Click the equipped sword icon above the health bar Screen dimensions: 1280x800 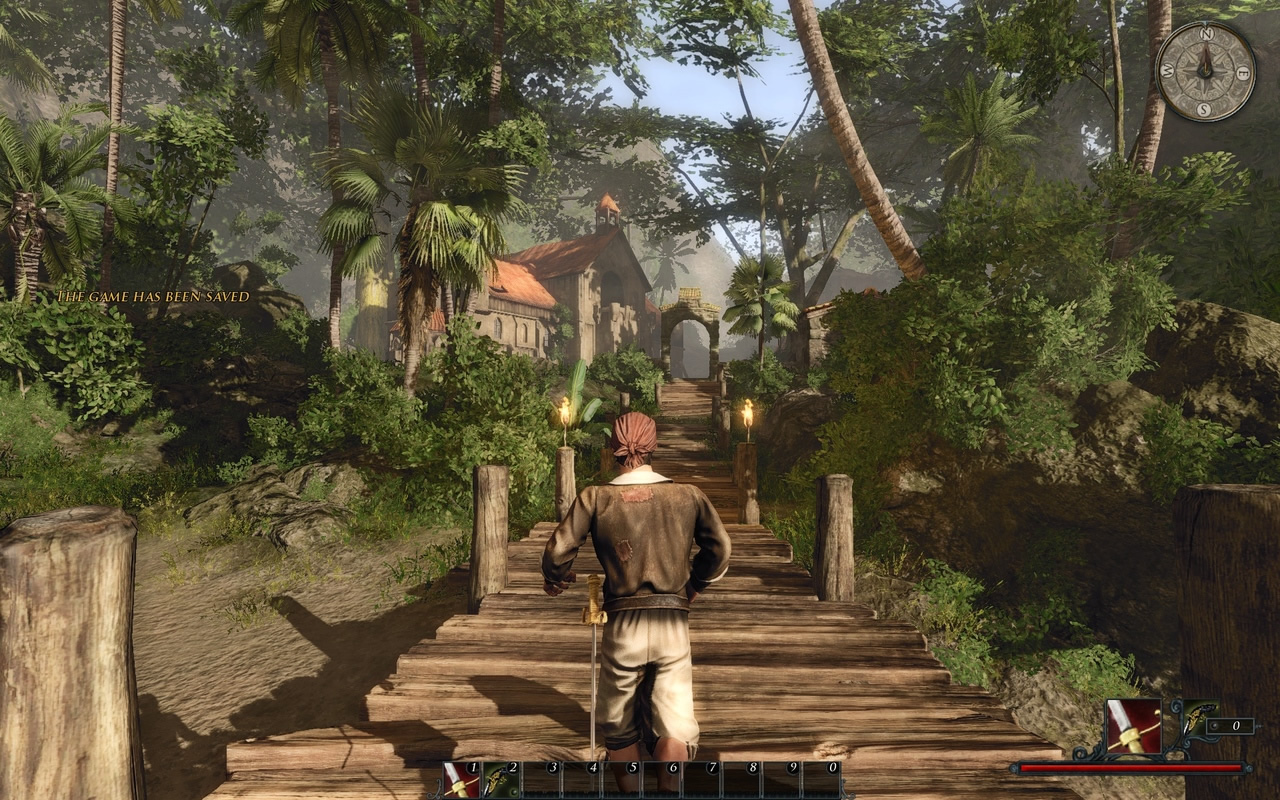click(1133, 727)
